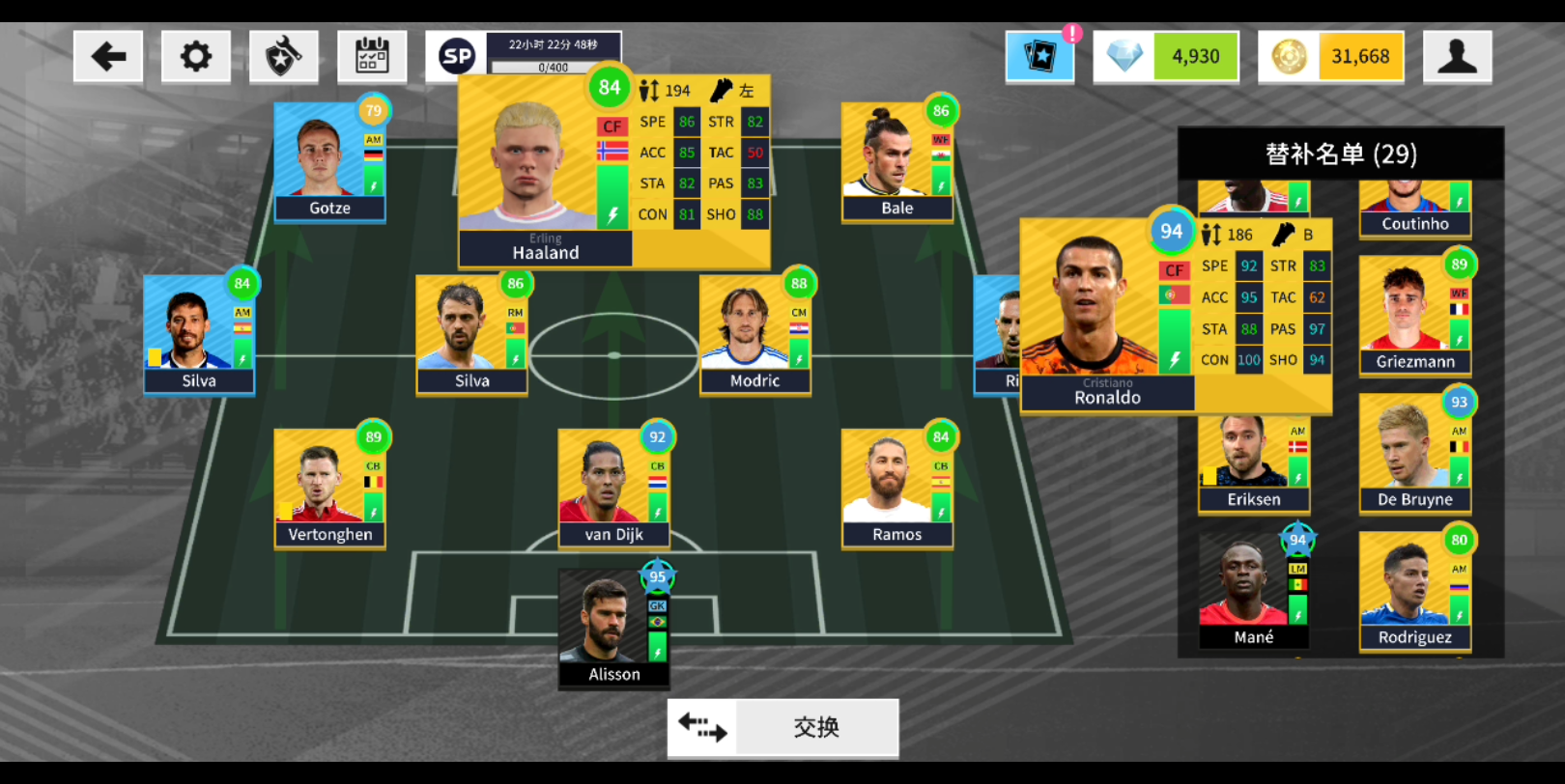Select De Bruyne from the substitutes list
This screenshot has height=784, width=1565.
(1414, 454)
